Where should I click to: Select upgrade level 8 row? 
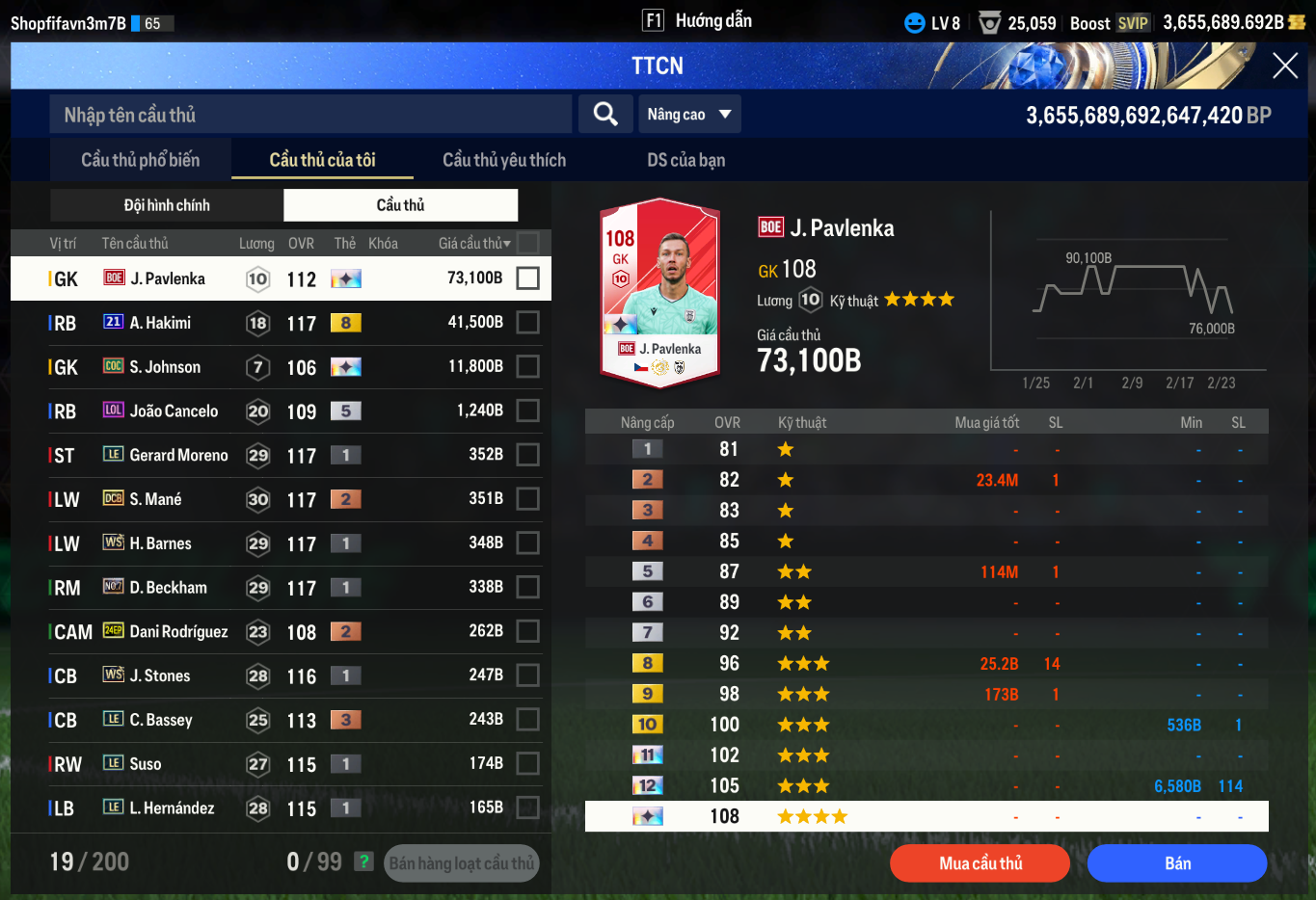point(926,664)
